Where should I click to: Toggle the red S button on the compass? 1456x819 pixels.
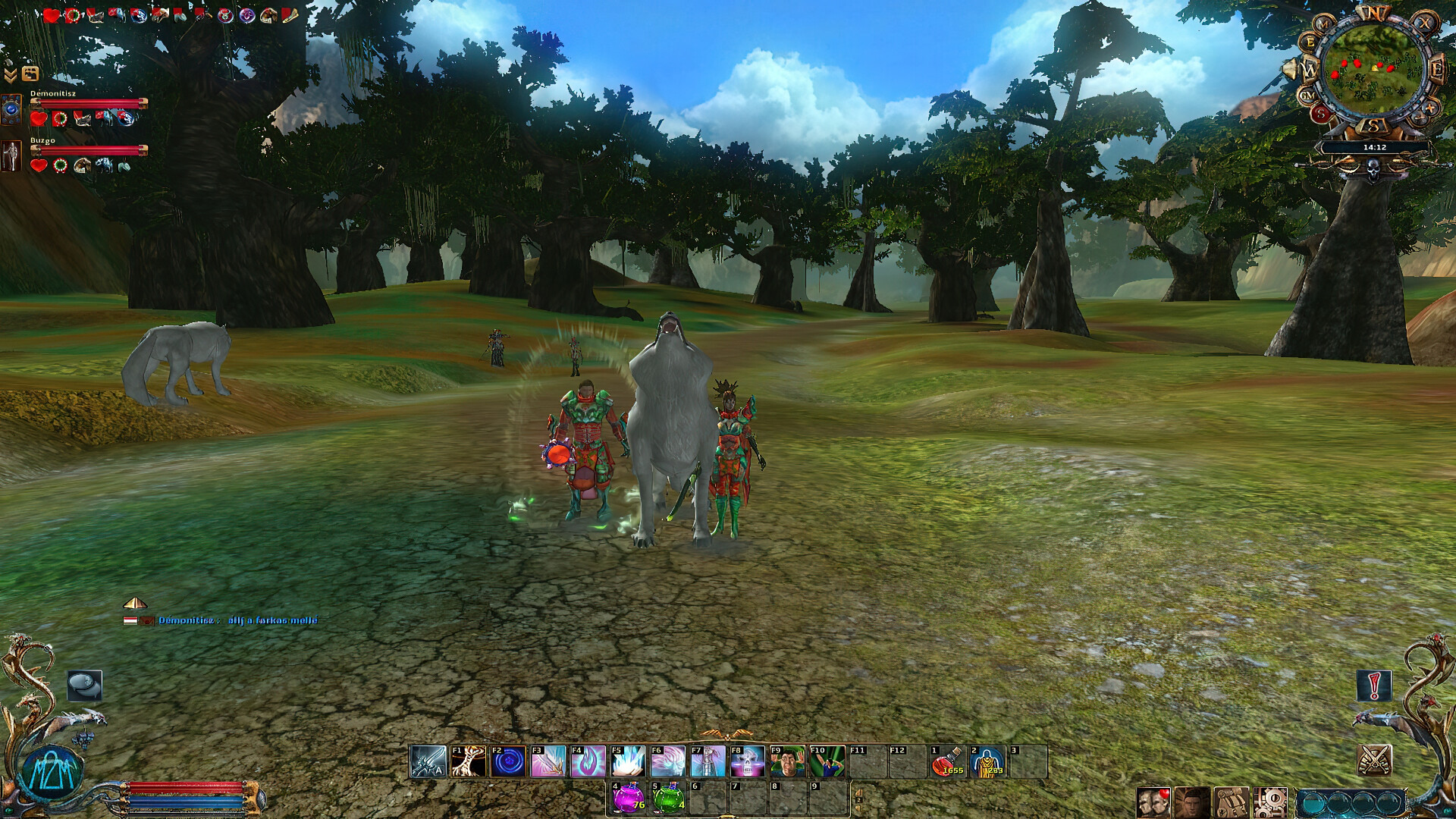[x=1319, y=112]
